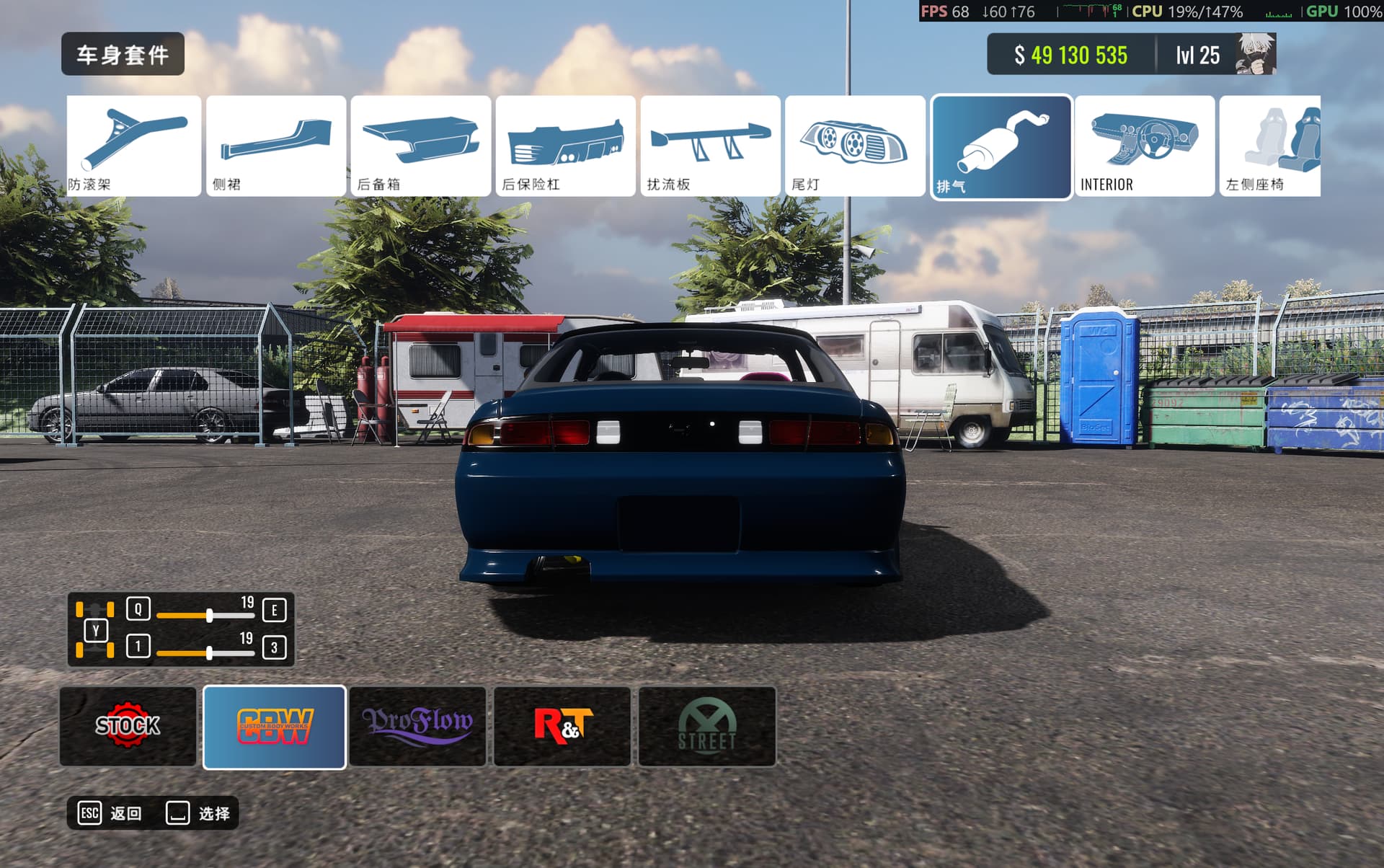Switch to rear bumper (后保险杠) parts
Screen dimensions: 1384x868
pos(566,146)
